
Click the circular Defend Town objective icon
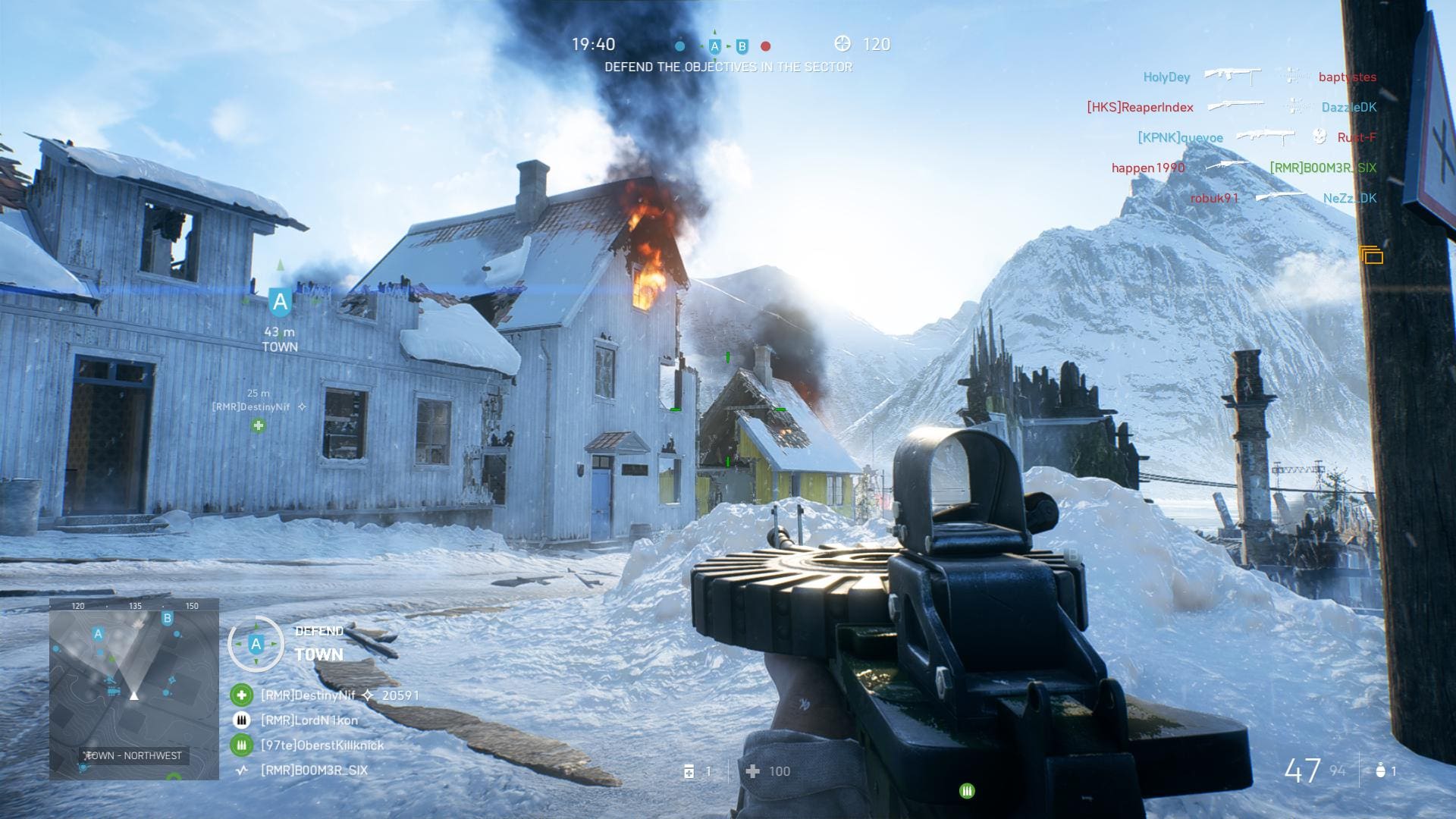coord(256,645)
